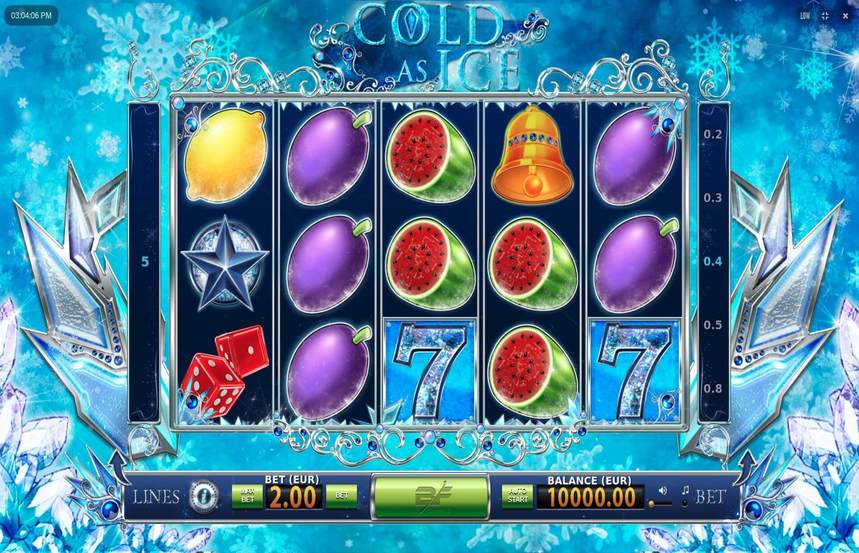Choose the 0.4 bet value
The height and width of the screenshot is (553, 859).
712,262
